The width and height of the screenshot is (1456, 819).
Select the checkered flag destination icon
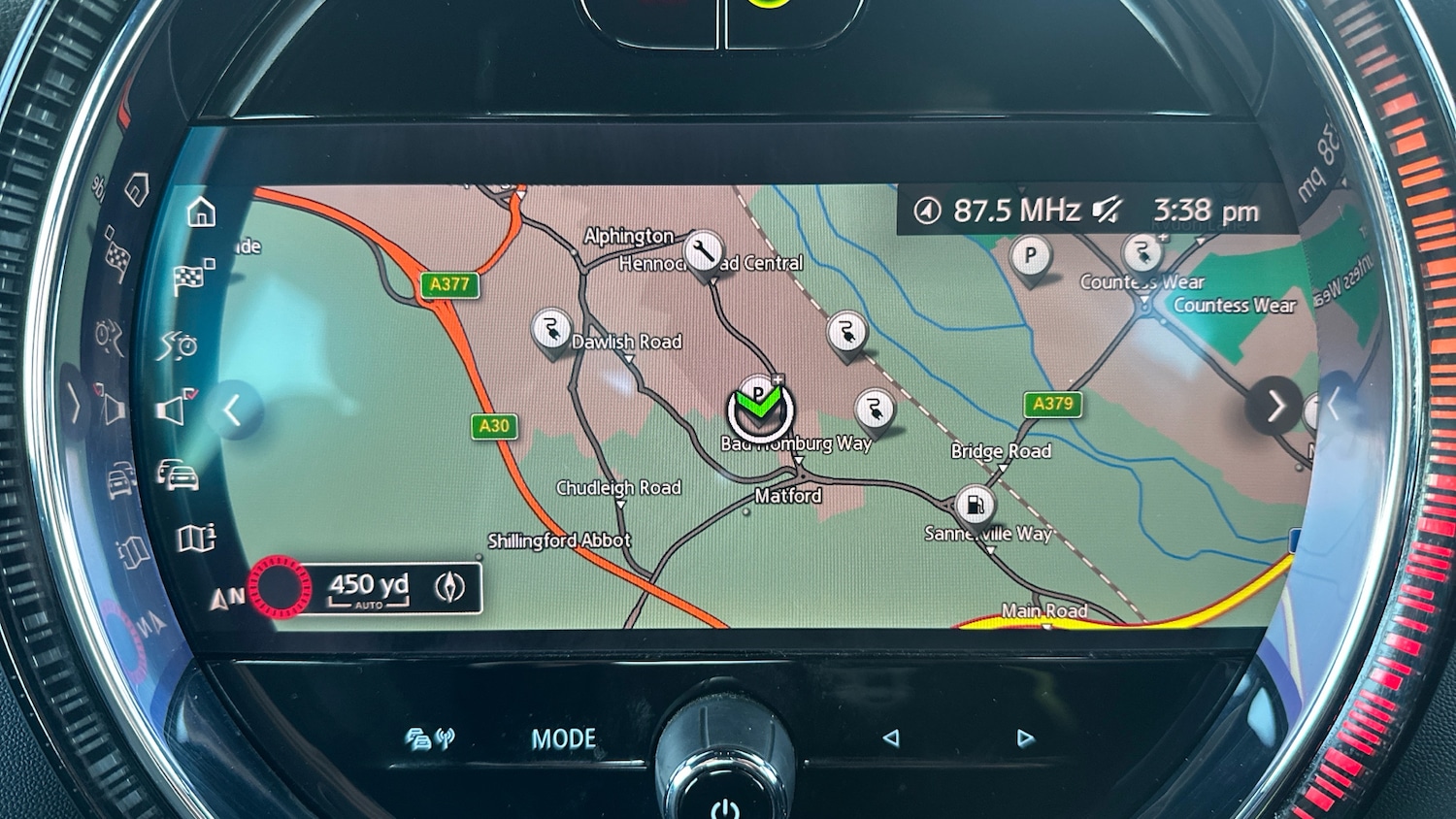click(x=191, y=278)
